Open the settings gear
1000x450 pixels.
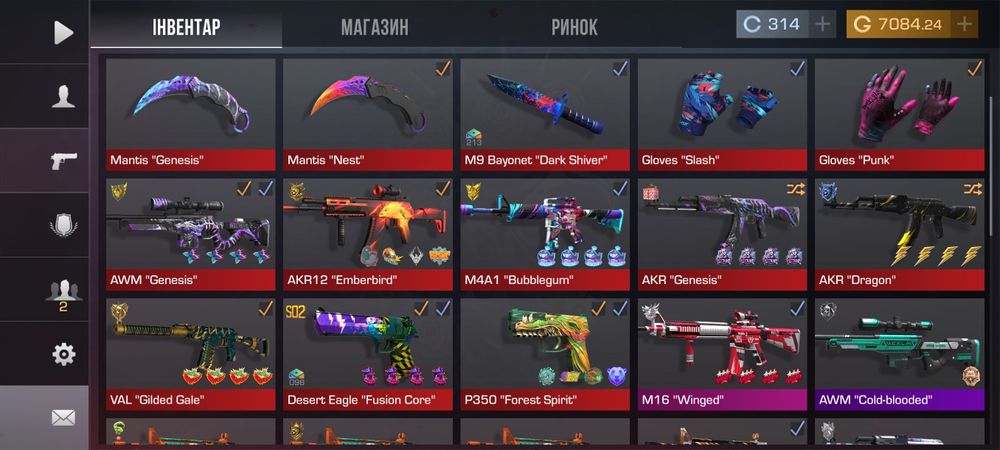tap(63, 354)
